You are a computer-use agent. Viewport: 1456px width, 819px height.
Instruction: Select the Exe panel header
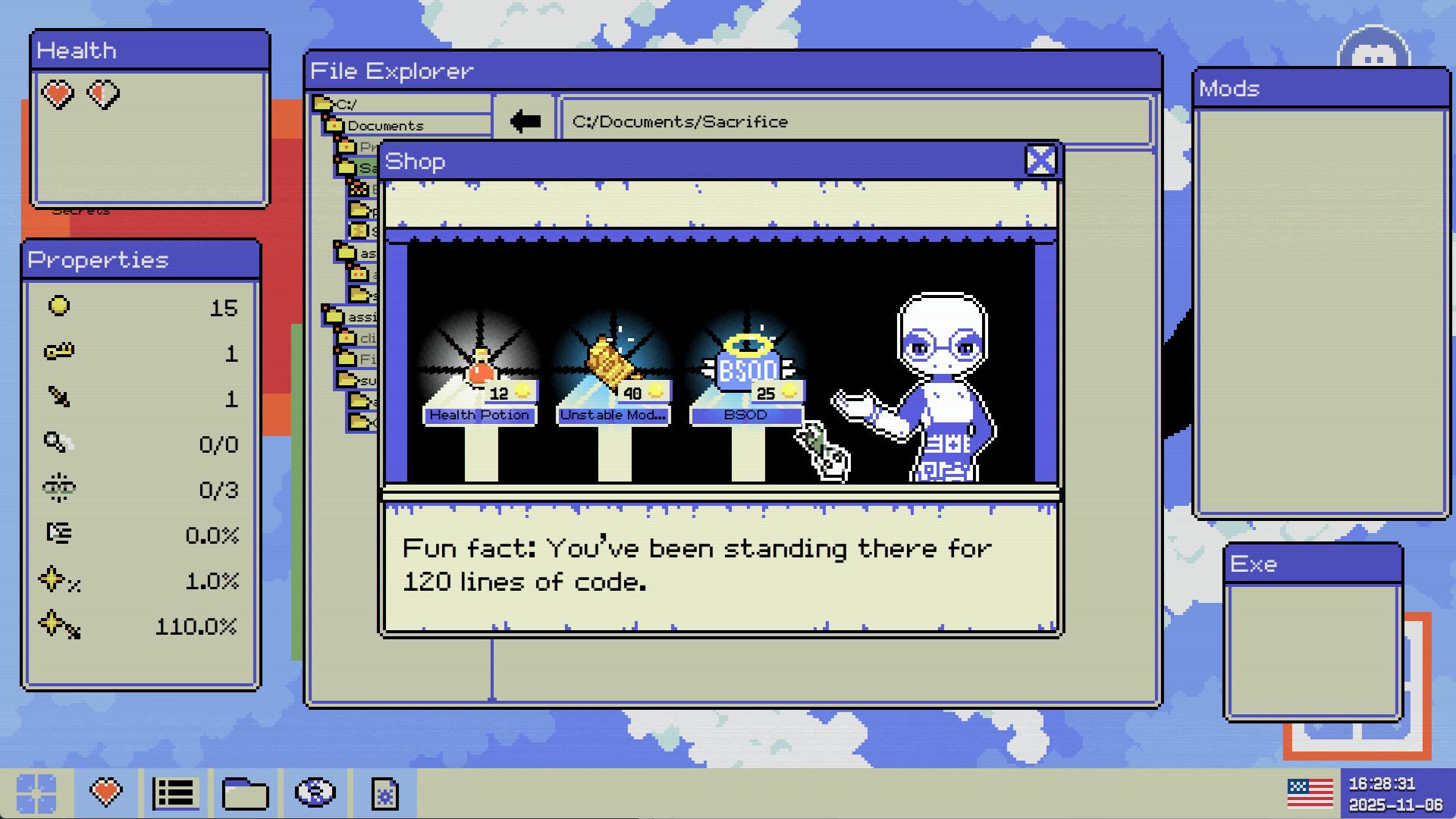[1314, 564]
